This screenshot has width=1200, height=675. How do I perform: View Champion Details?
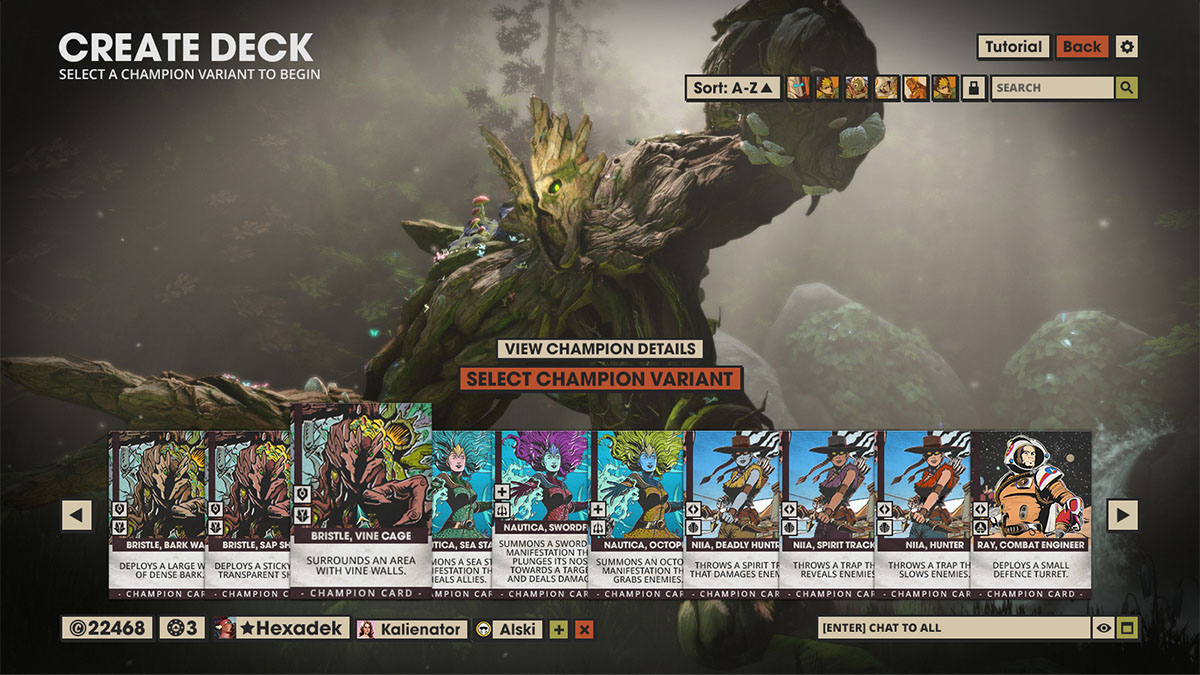[600, 349]
